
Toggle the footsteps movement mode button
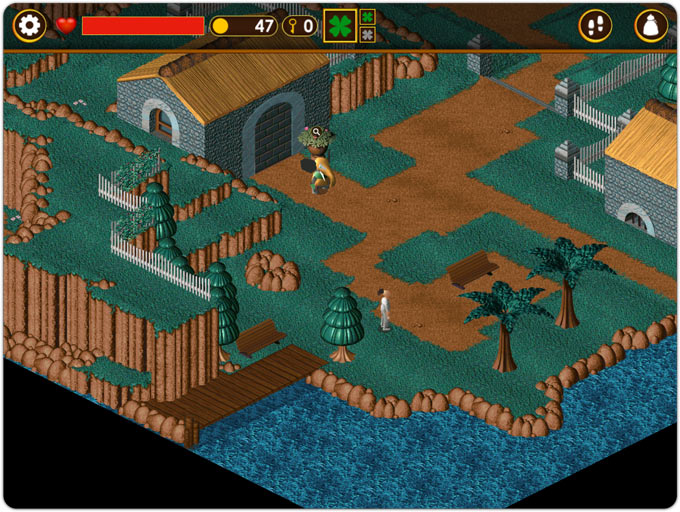pyautogui.click(x=596, y=26)
